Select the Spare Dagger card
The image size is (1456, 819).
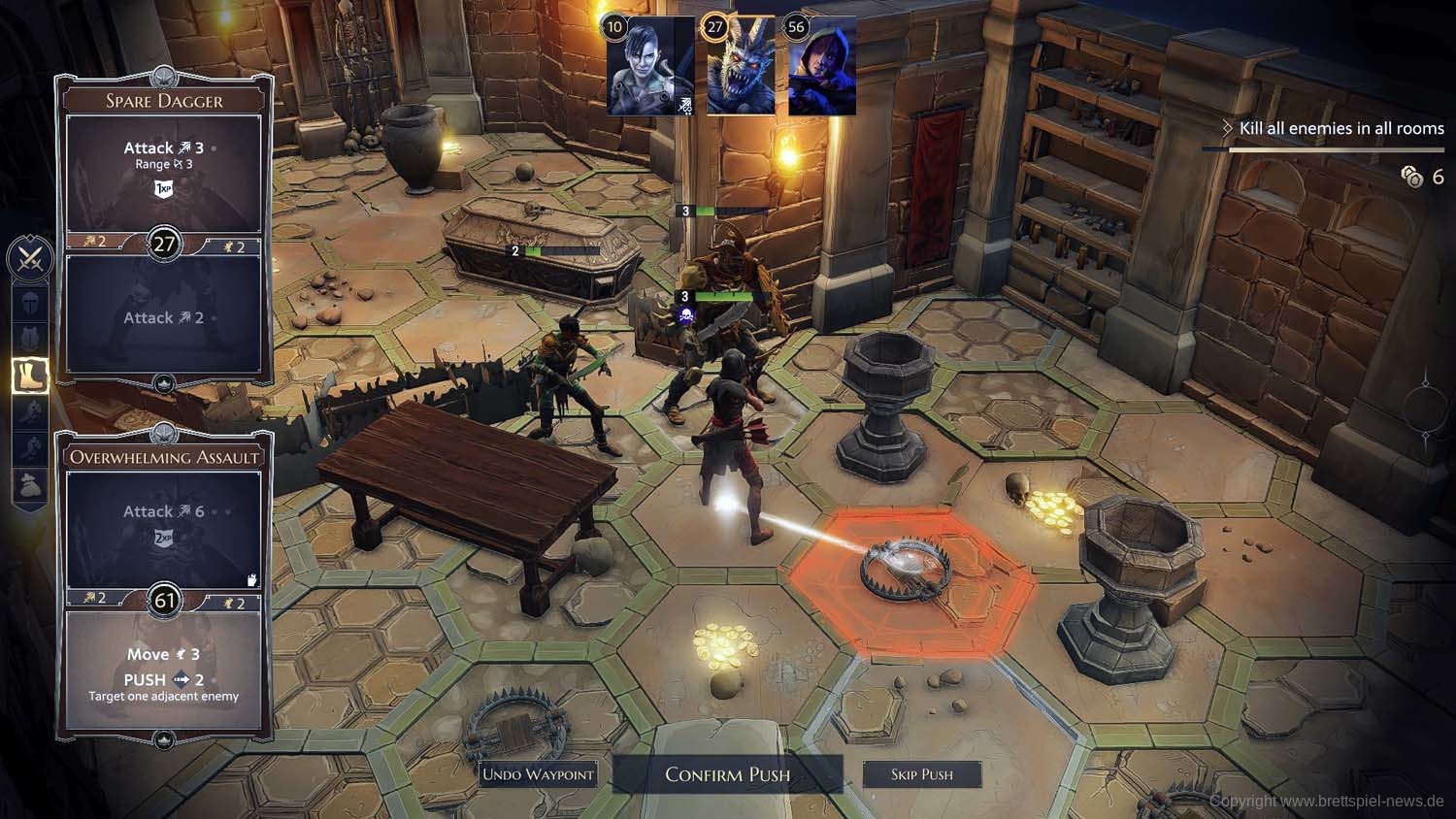[164, 101]
